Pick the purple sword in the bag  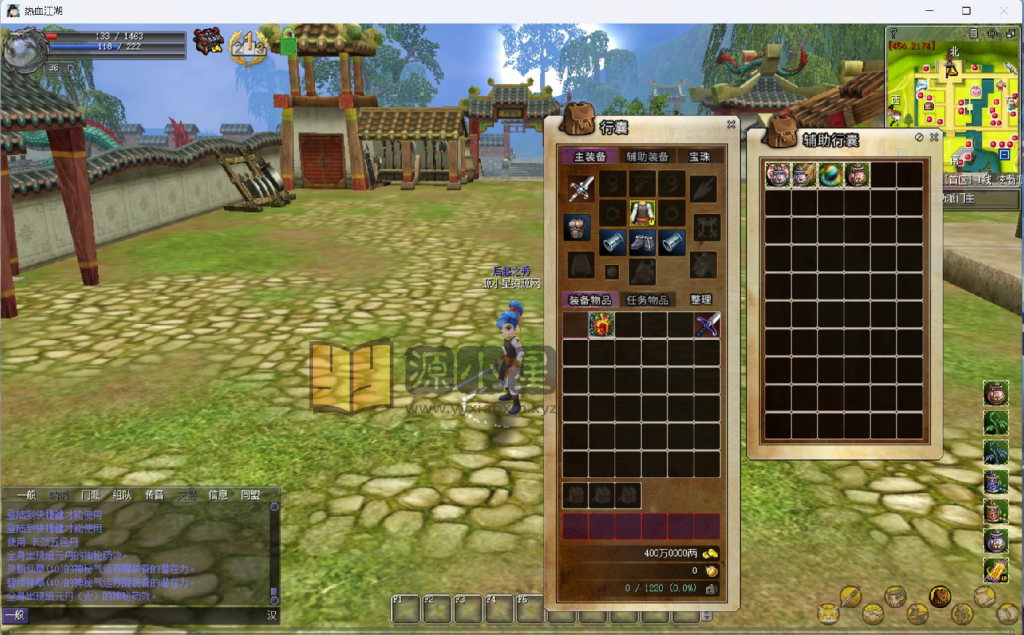(x=707, y=325)
